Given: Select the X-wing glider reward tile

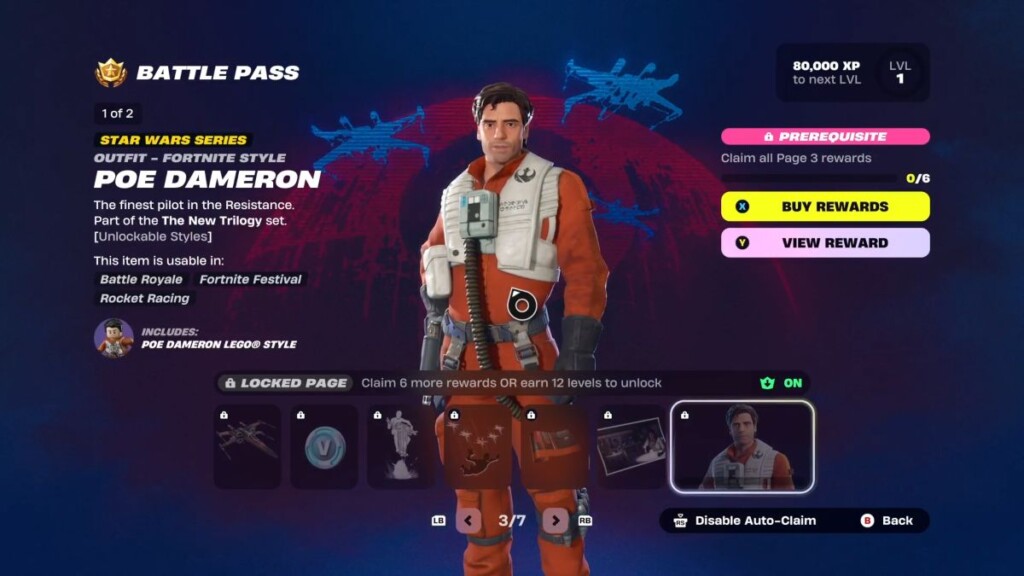Looking at the screenshot, I should click(247, 446).
